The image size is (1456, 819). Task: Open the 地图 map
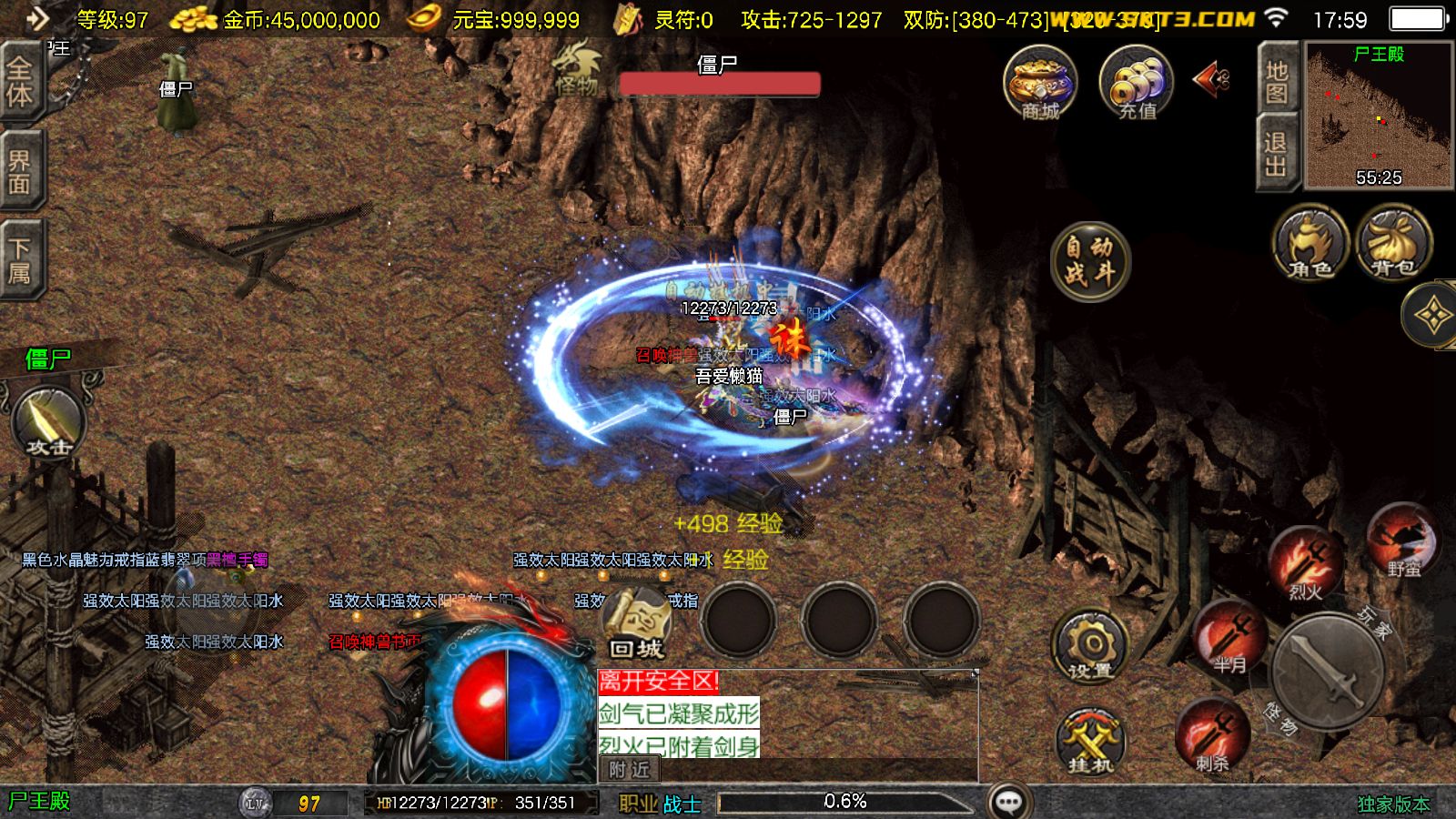[1277, 80]
